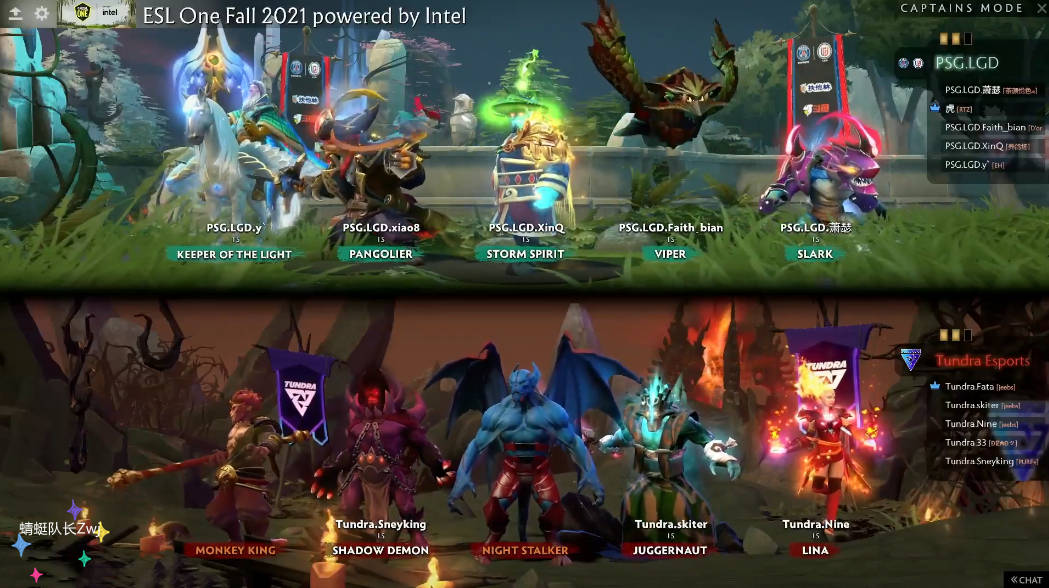Select Tundra.Sneyking in the roster list
The image size is (1049, 588).
click(978, 461)
